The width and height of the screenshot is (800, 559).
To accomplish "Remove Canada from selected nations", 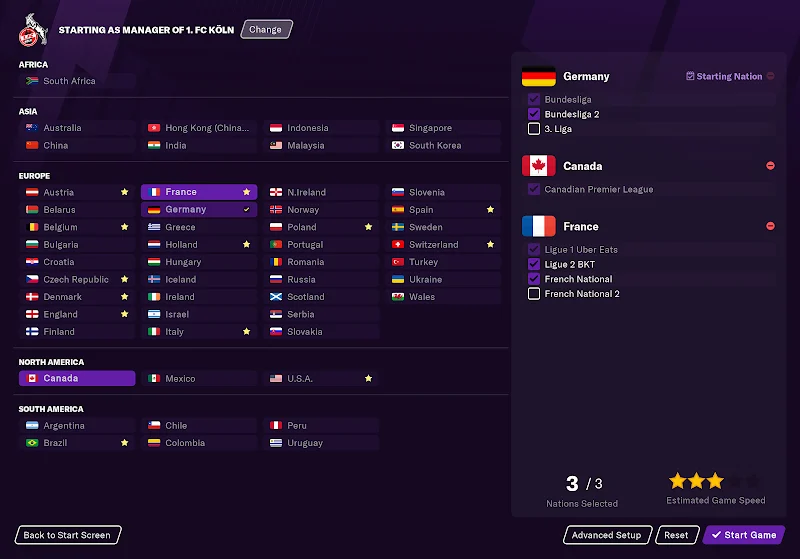I will click(770, 166).
